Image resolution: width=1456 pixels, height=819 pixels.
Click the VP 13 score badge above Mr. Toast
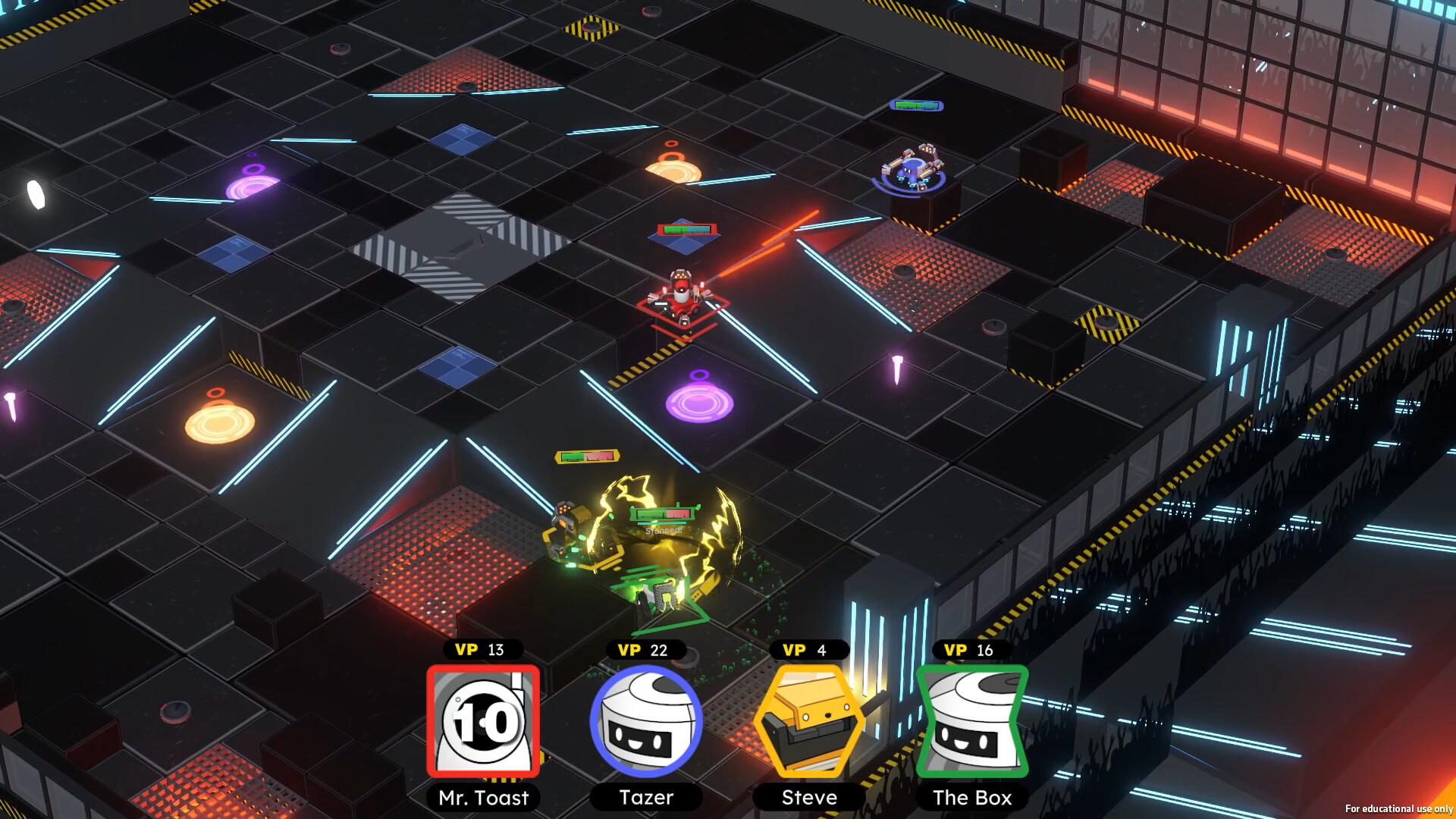(483, 650)
